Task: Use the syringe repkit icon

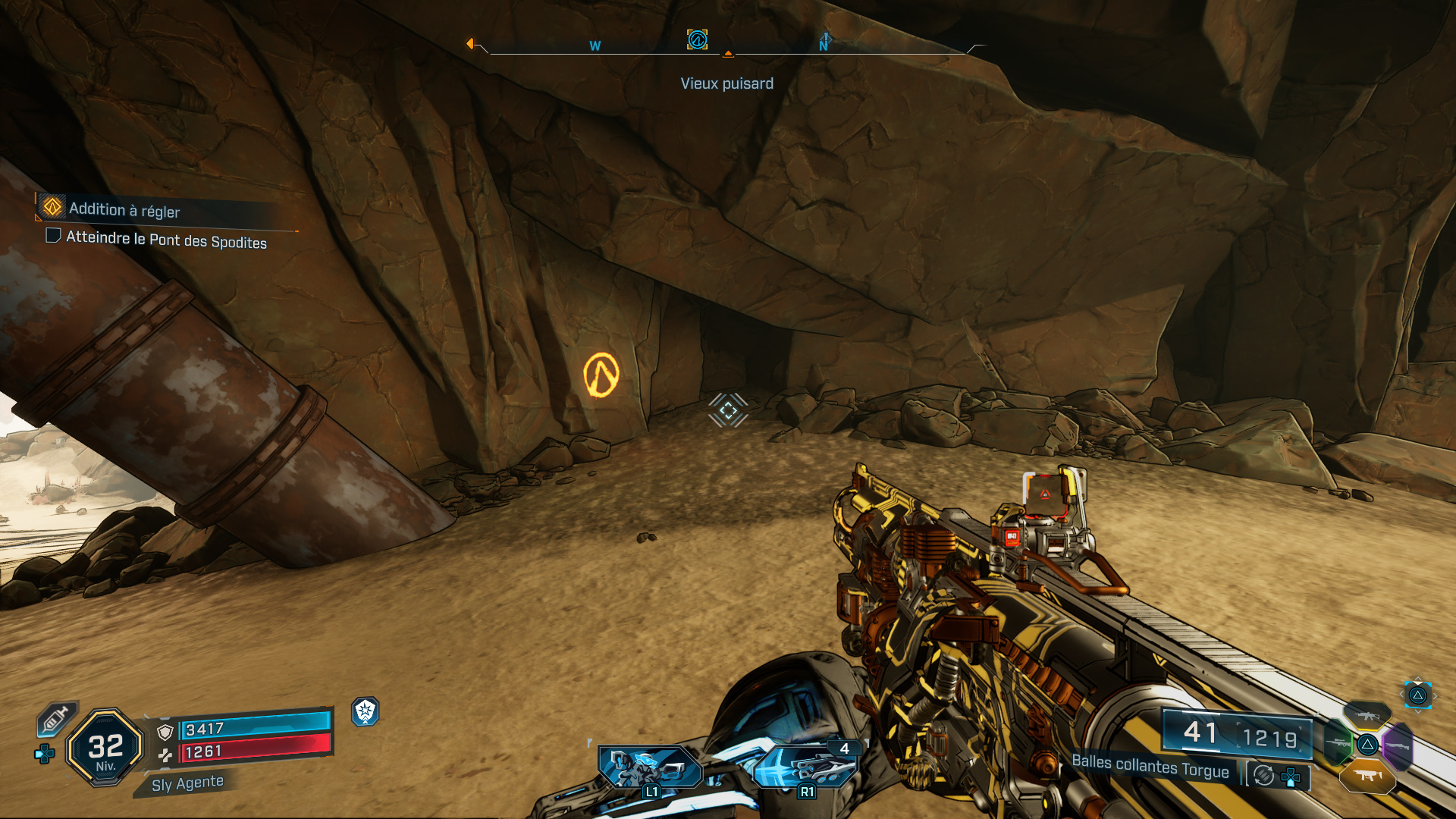Action: pos(56,718)
